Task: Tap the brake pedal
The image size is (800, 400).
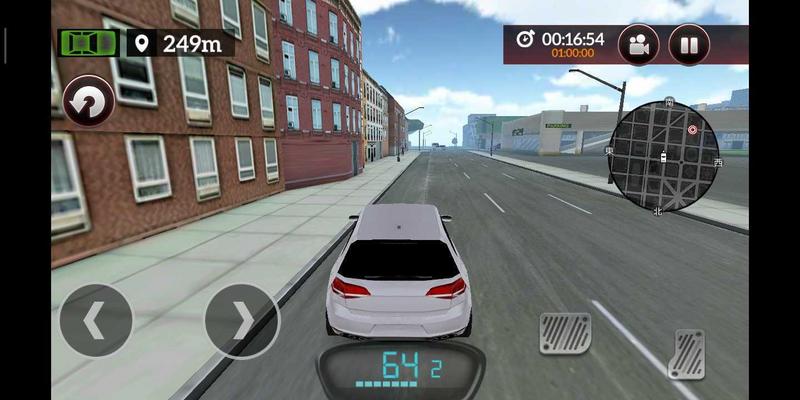Action: (x=565, y=333)
